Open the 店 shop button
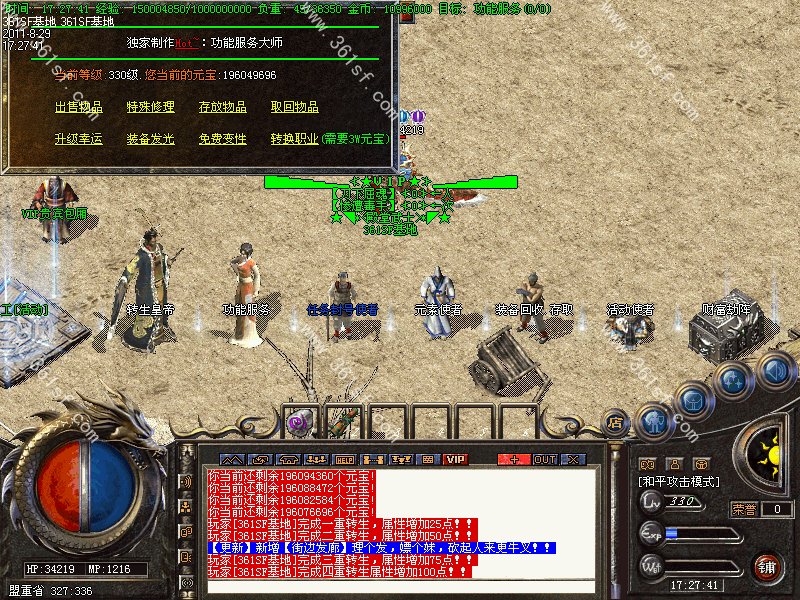The width and height of the screenshot is (800, 600). (616, 423)
